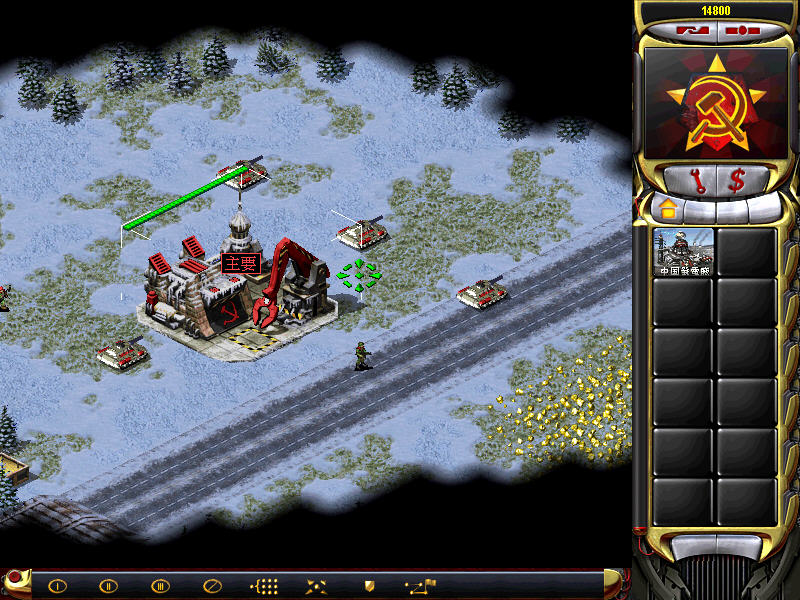The image size is (800, 600).
Task: Click the flag waypoint path icon
Action: tap(420, 586)
